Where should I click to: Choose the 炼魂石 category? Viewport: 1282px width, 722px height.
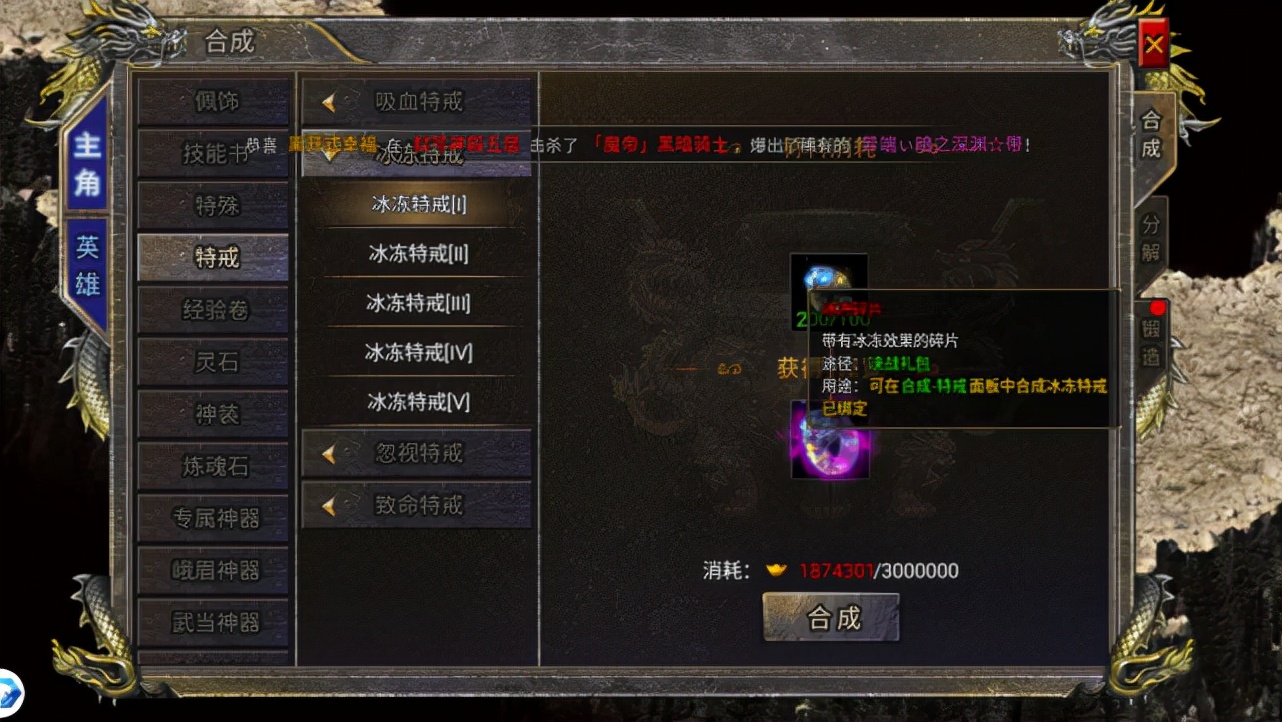[214, 466]
